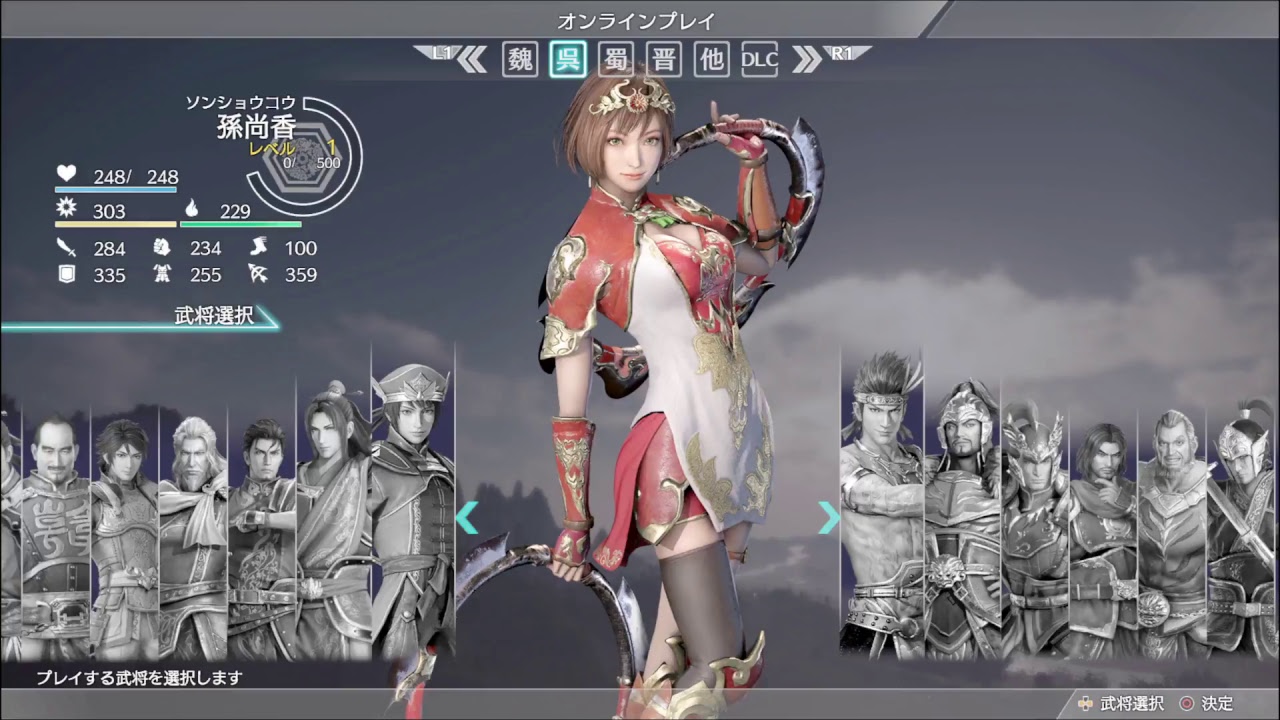Click the armor stat icon
The width and height of the screenshot is (1280, 720).
pos(162,273)
